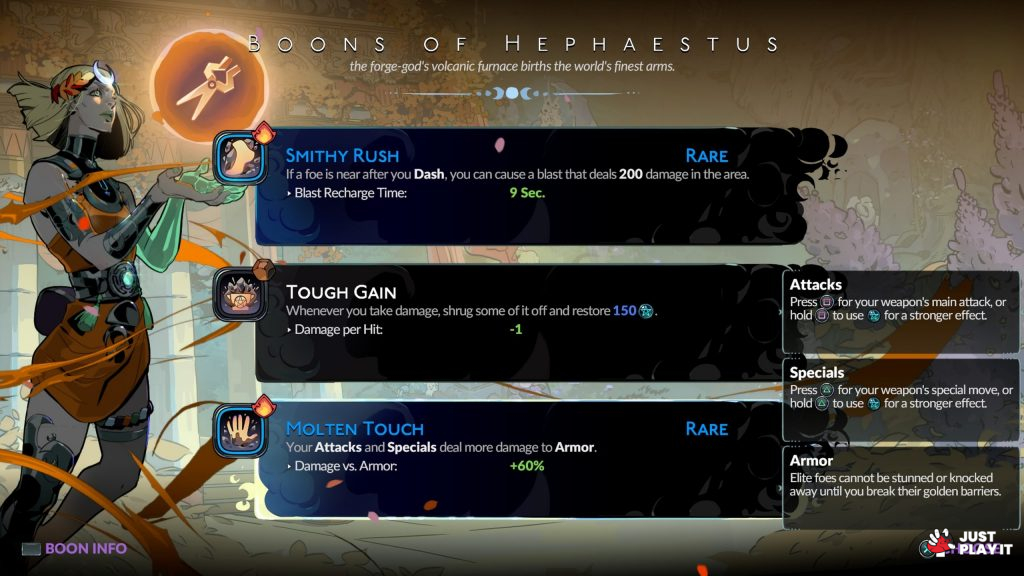Click the Tough Gain anvil icon

(x=242, y=296)
